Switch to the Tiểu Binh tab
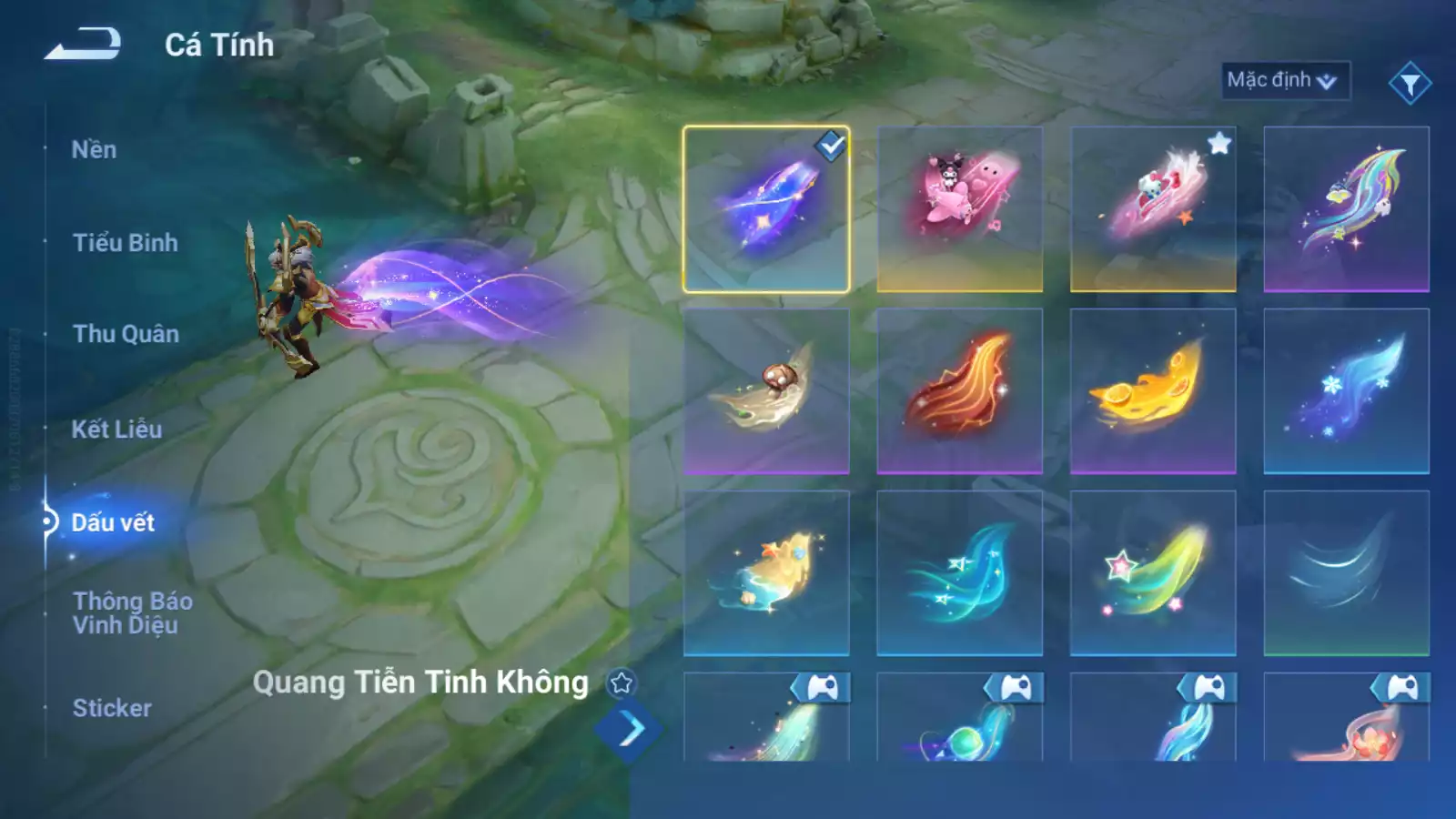 coord(126,243)
